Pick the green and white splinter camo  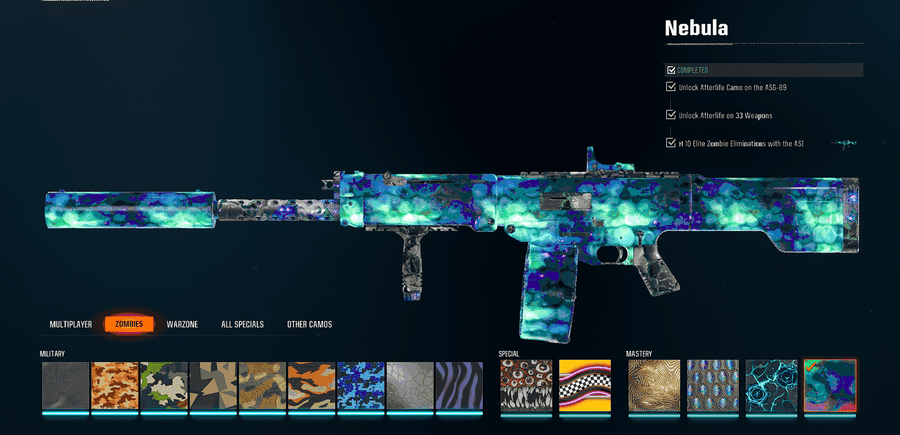[164, 386]
